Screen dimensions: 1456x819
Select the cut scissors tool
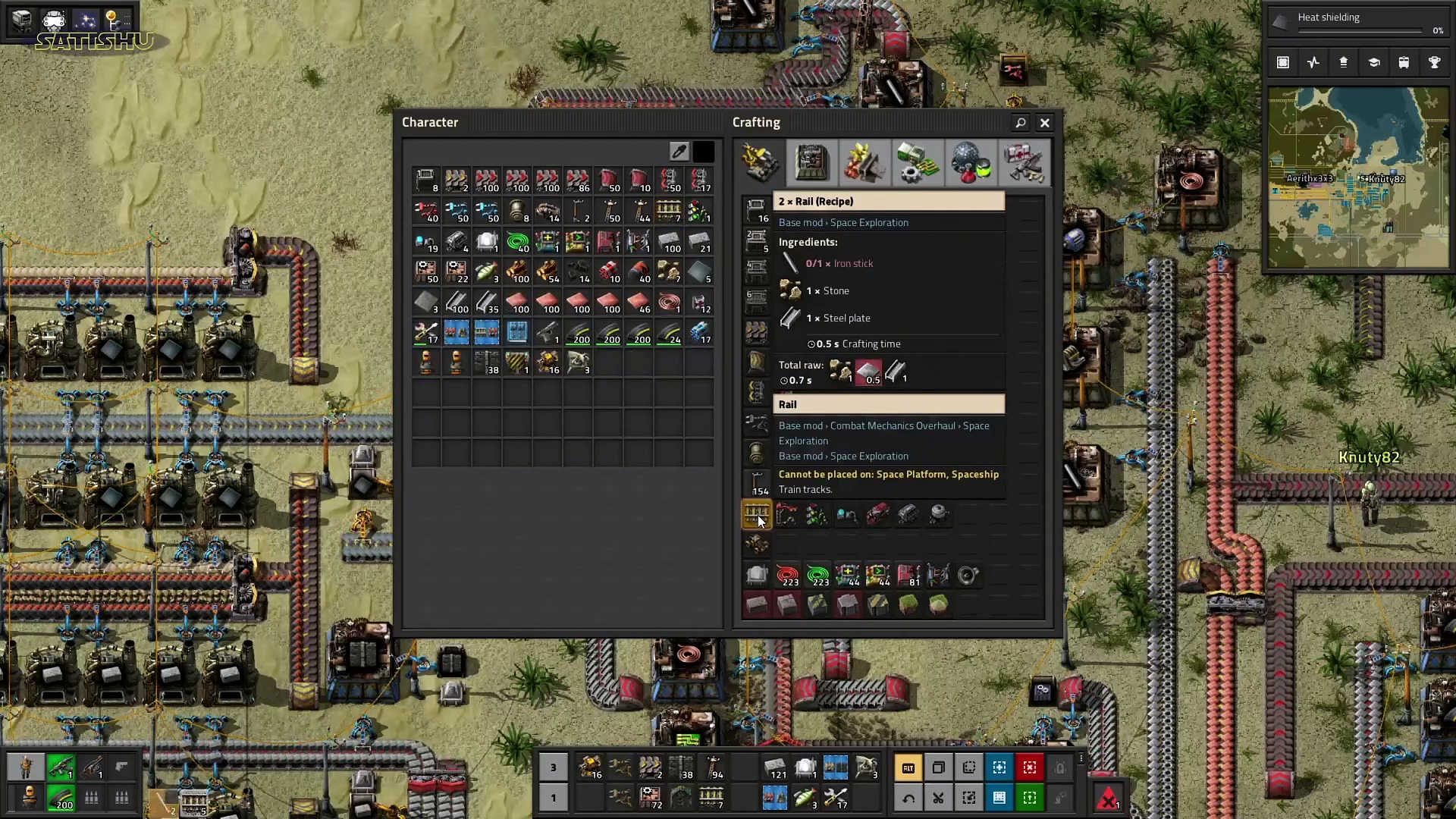coord(938,798)
